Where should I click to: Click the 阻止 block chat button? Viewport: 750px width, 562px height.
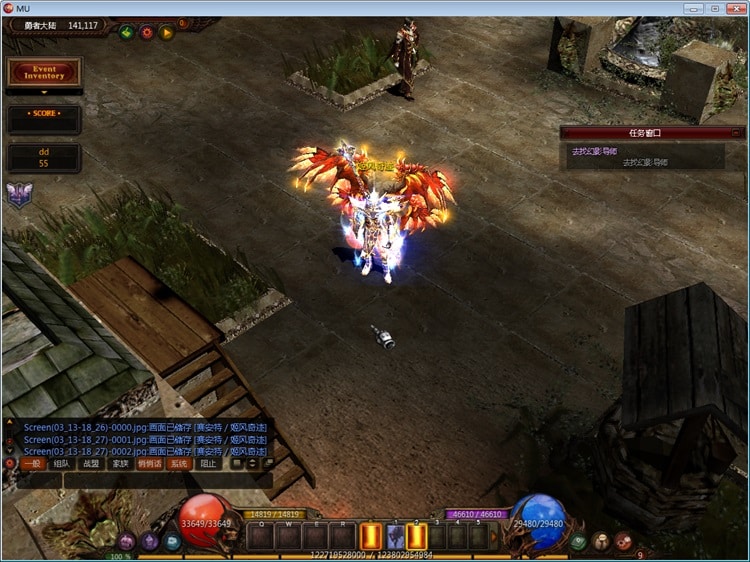click(x=208, y=464)
